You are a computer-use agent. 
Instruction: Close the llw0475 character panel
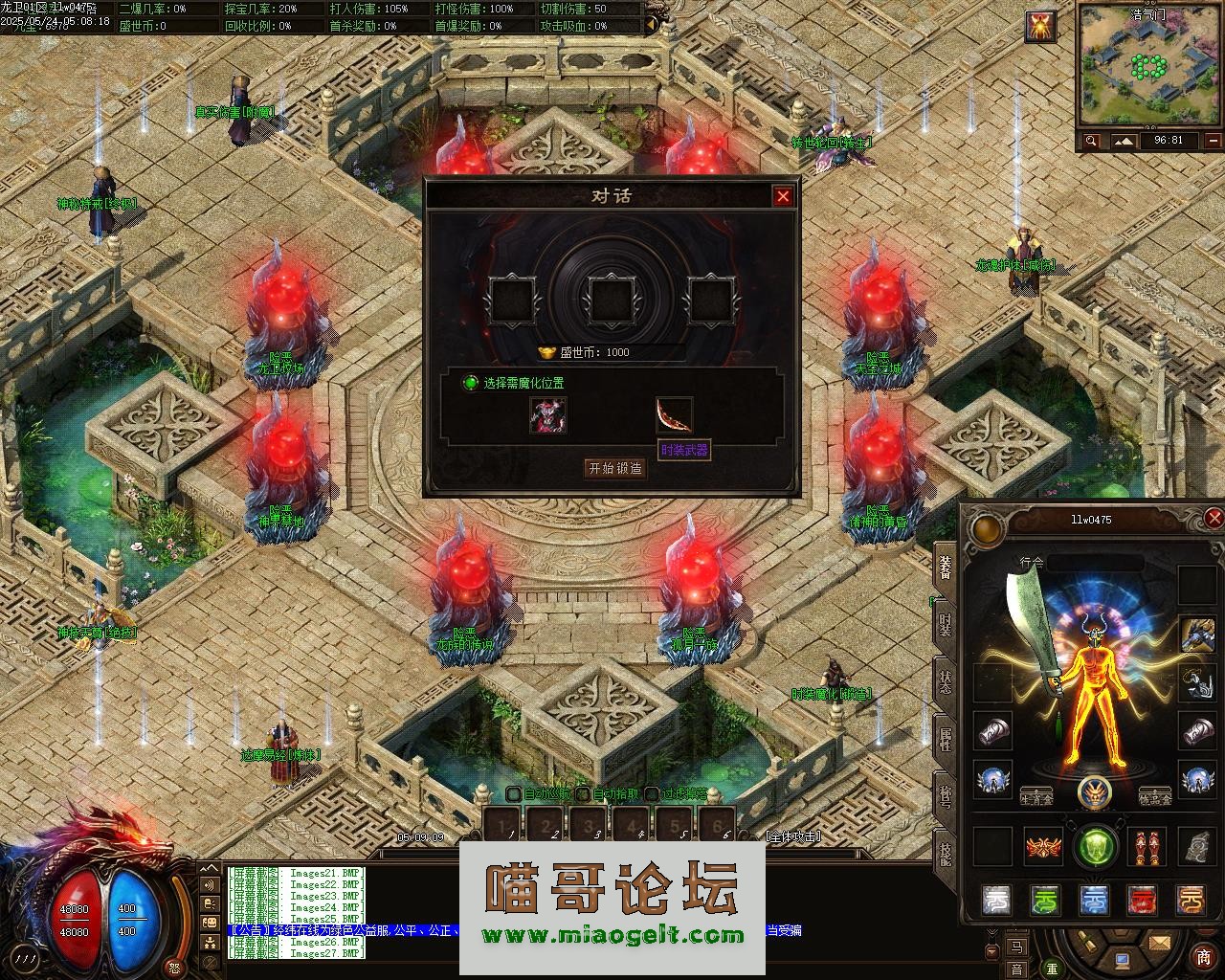coord(1214,519)
